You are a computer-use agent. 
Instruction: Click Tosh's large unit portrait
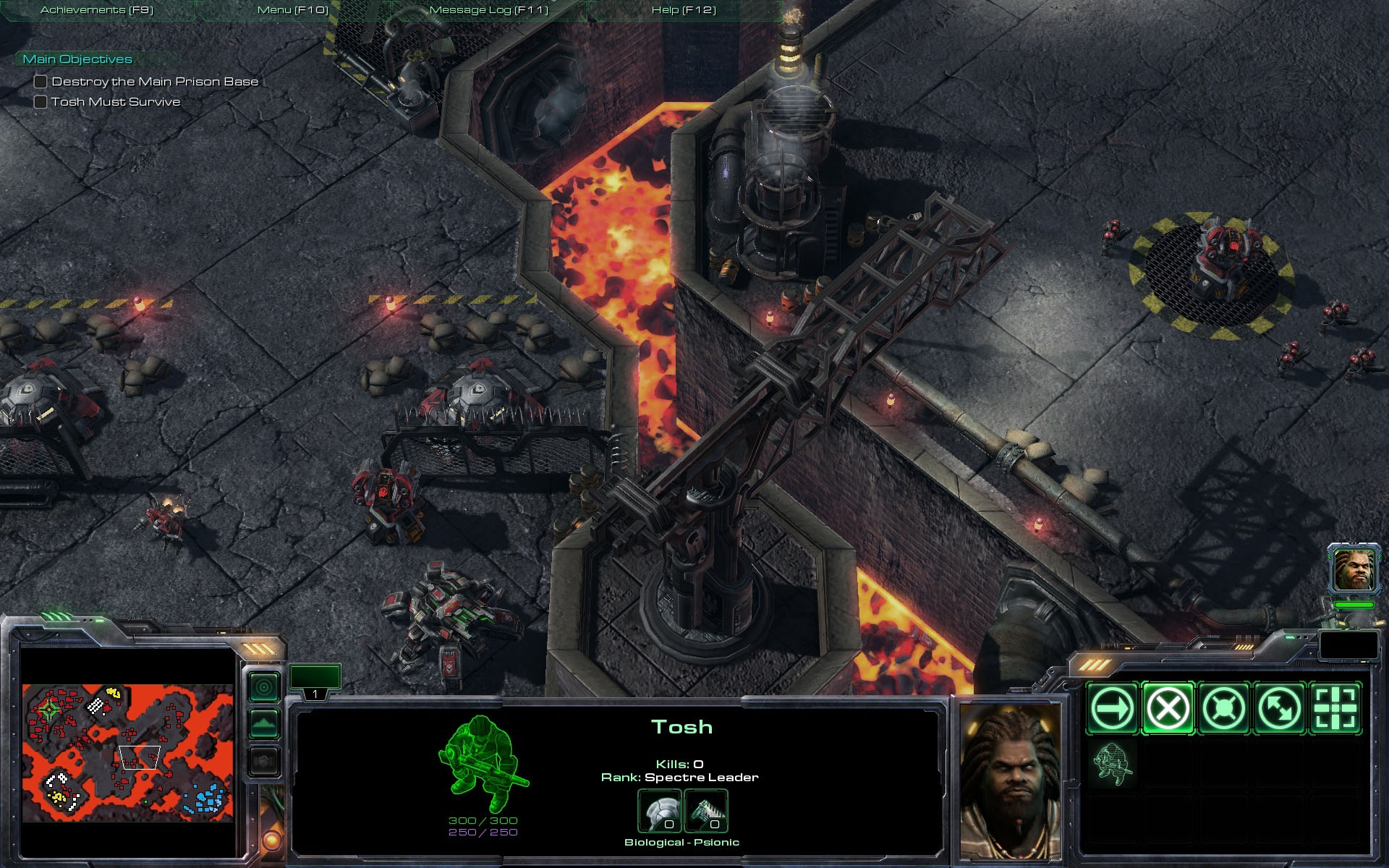tap(1011, 781)
